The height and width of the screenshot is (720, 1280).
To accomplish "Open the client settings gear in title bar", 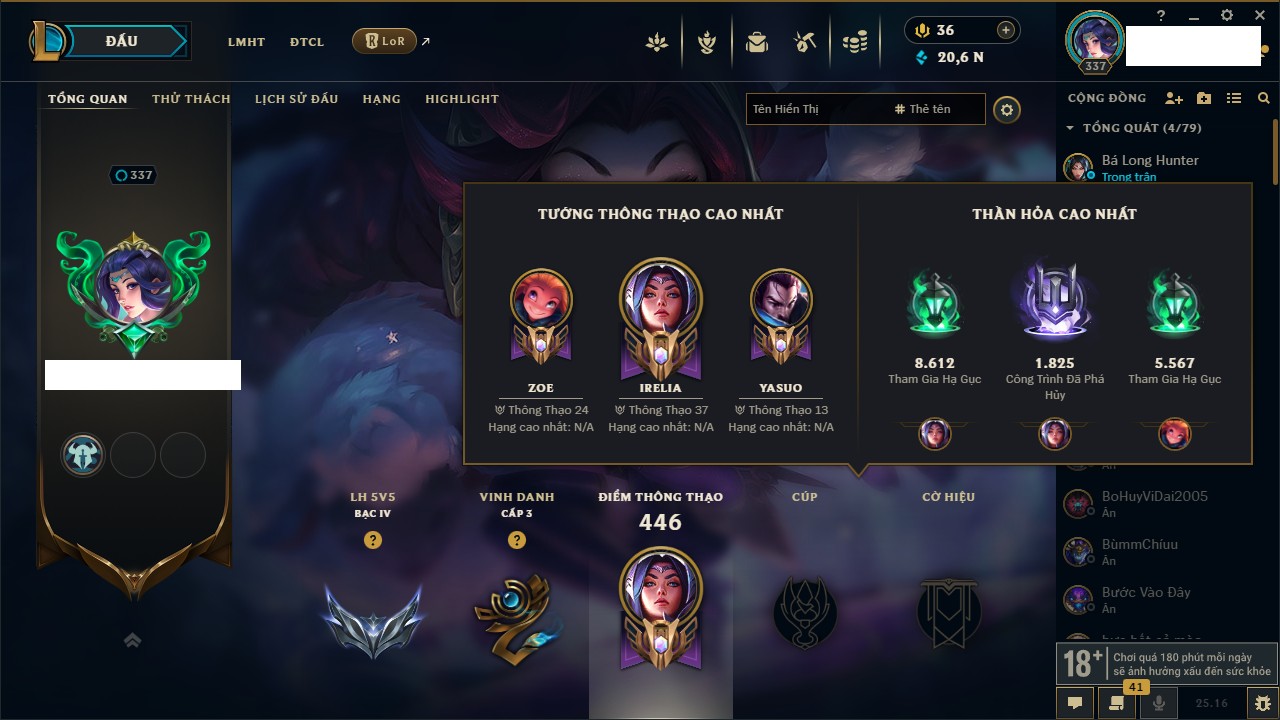I will pyautogui.click(x=1227, y=15).
